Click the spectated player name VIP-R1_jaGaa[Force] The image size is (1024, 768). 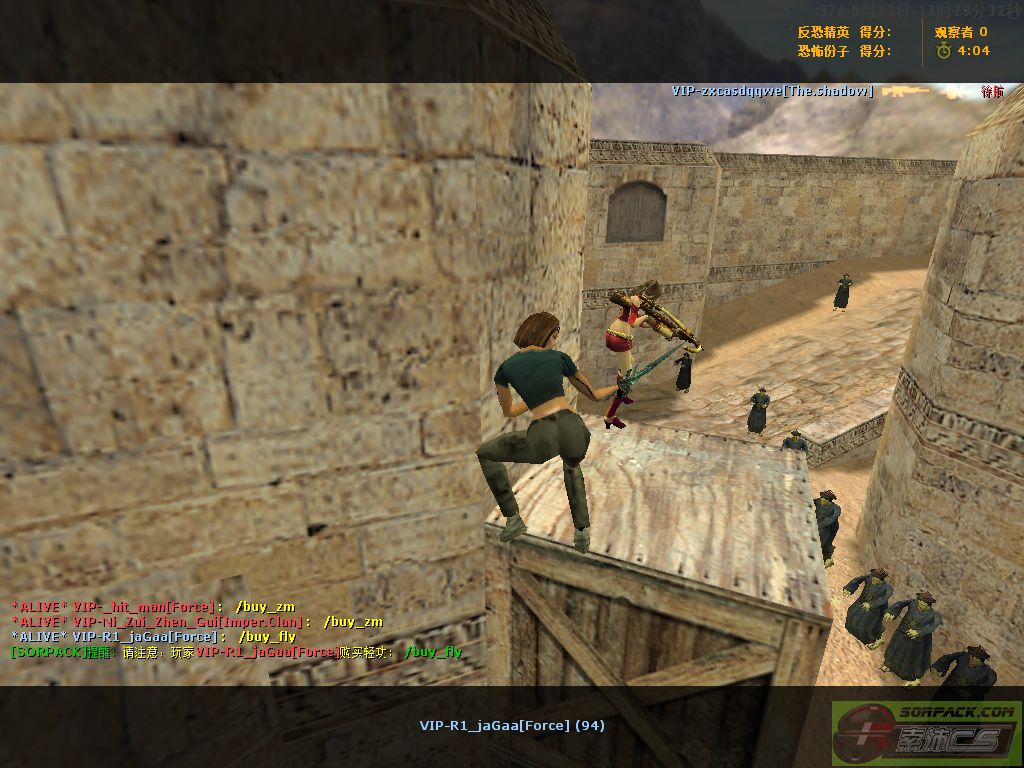[x=511, y=725]
